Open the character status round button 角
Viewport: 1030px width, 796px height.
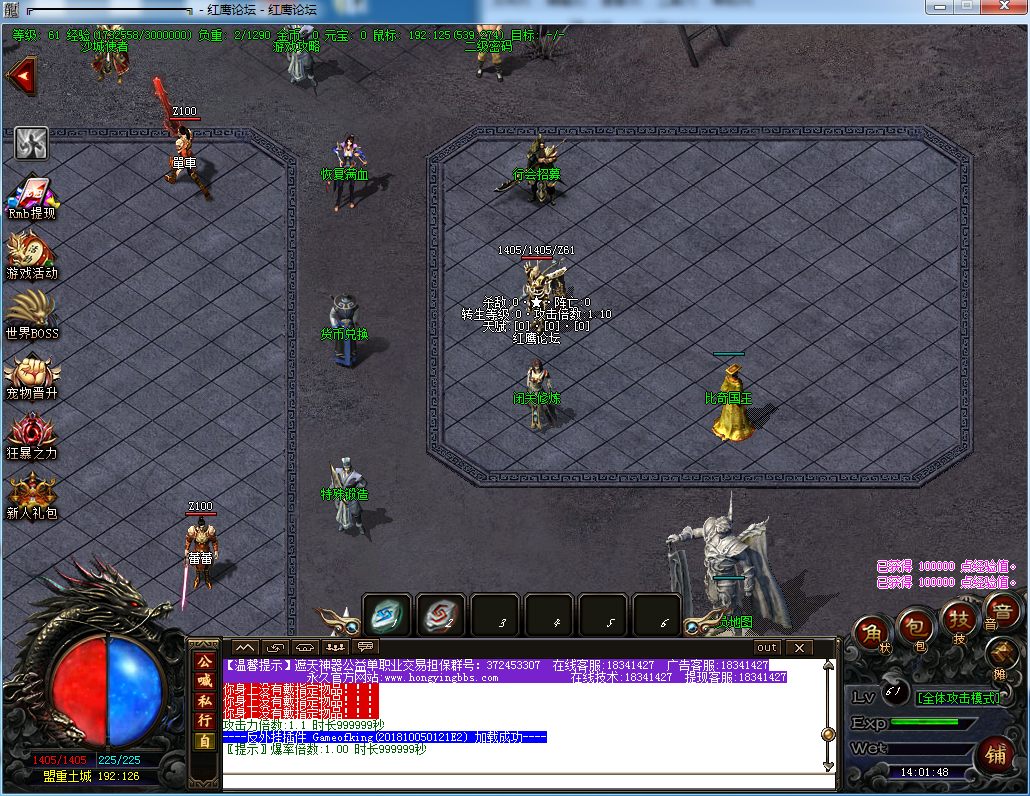(x=874, y=634)
